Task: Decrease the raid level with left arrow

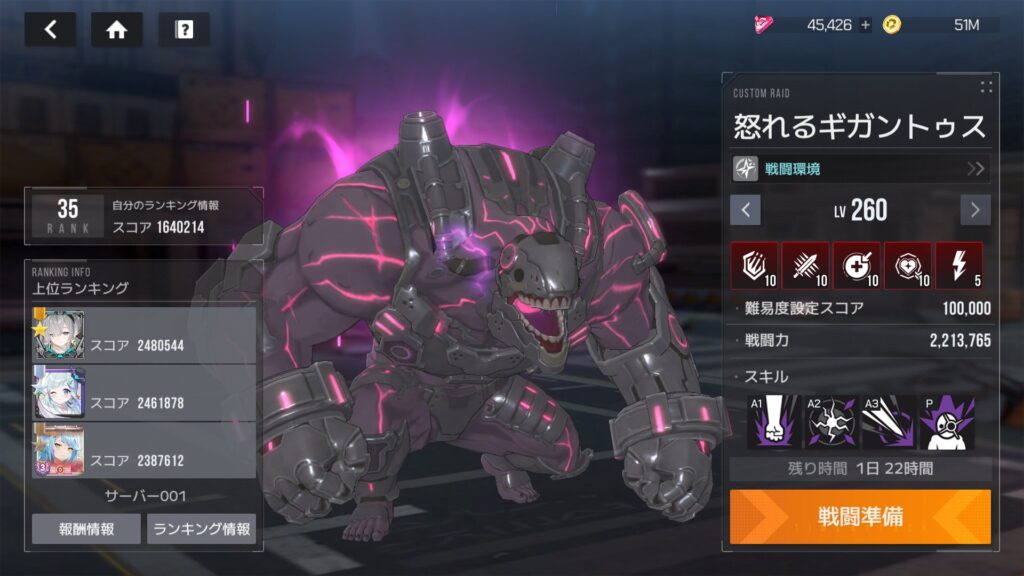Action: (745, 210)
